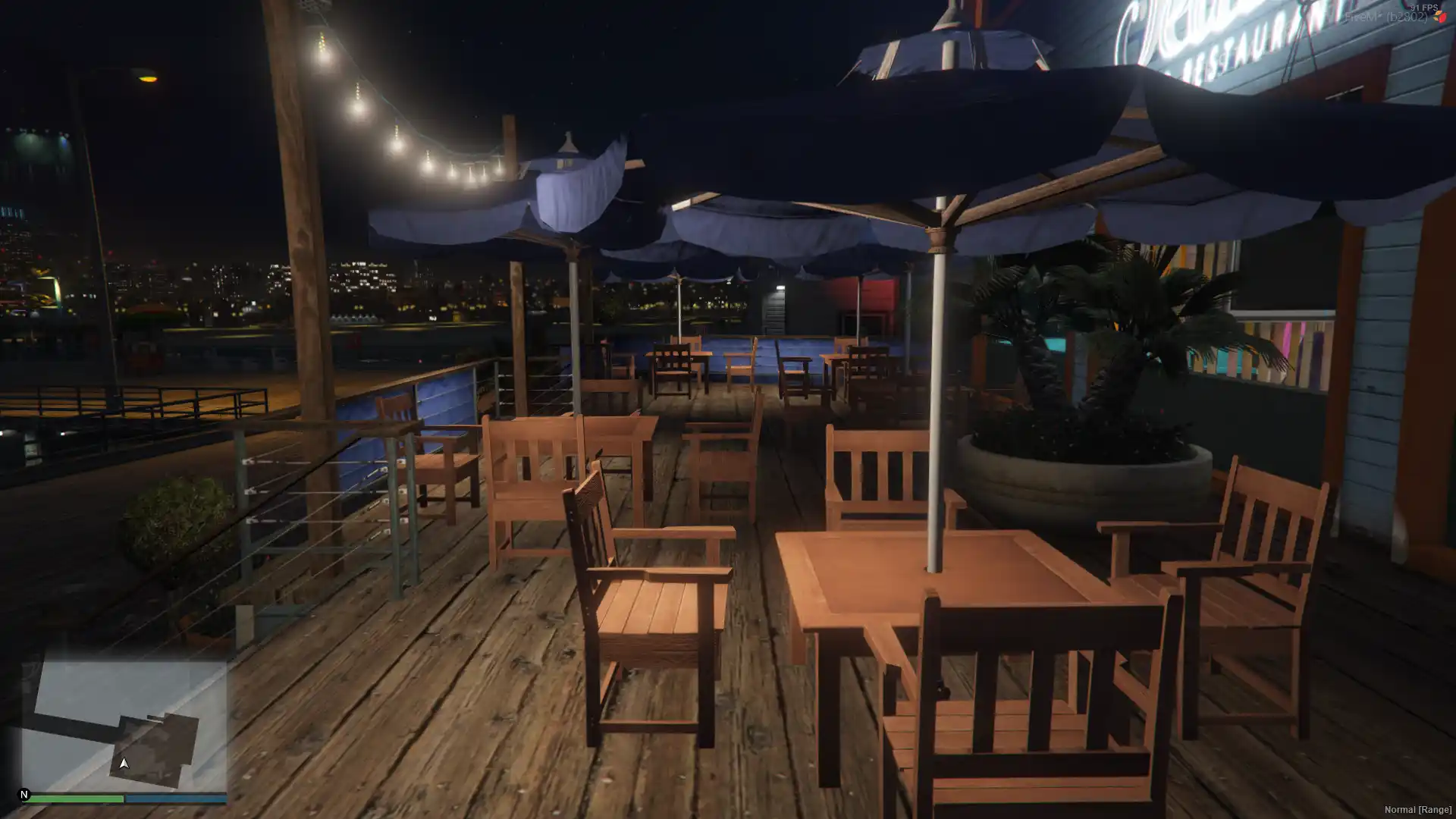Click the minimap radar

click(124, 725)
